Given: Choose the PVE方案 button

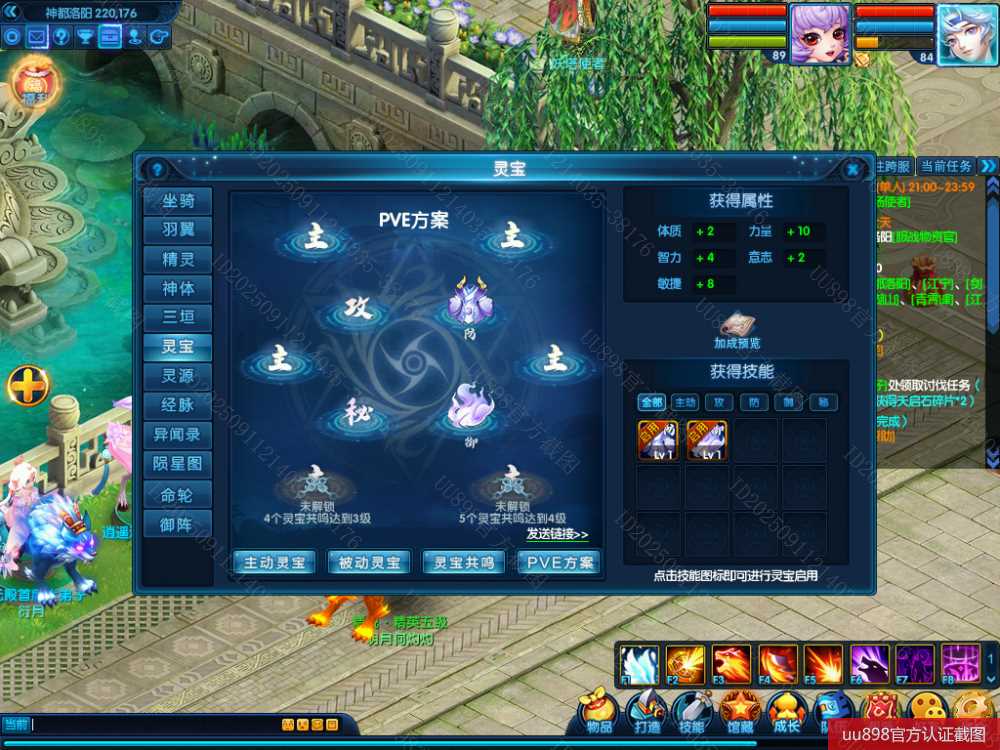Looking at the screenshot, I should [559, 563].
